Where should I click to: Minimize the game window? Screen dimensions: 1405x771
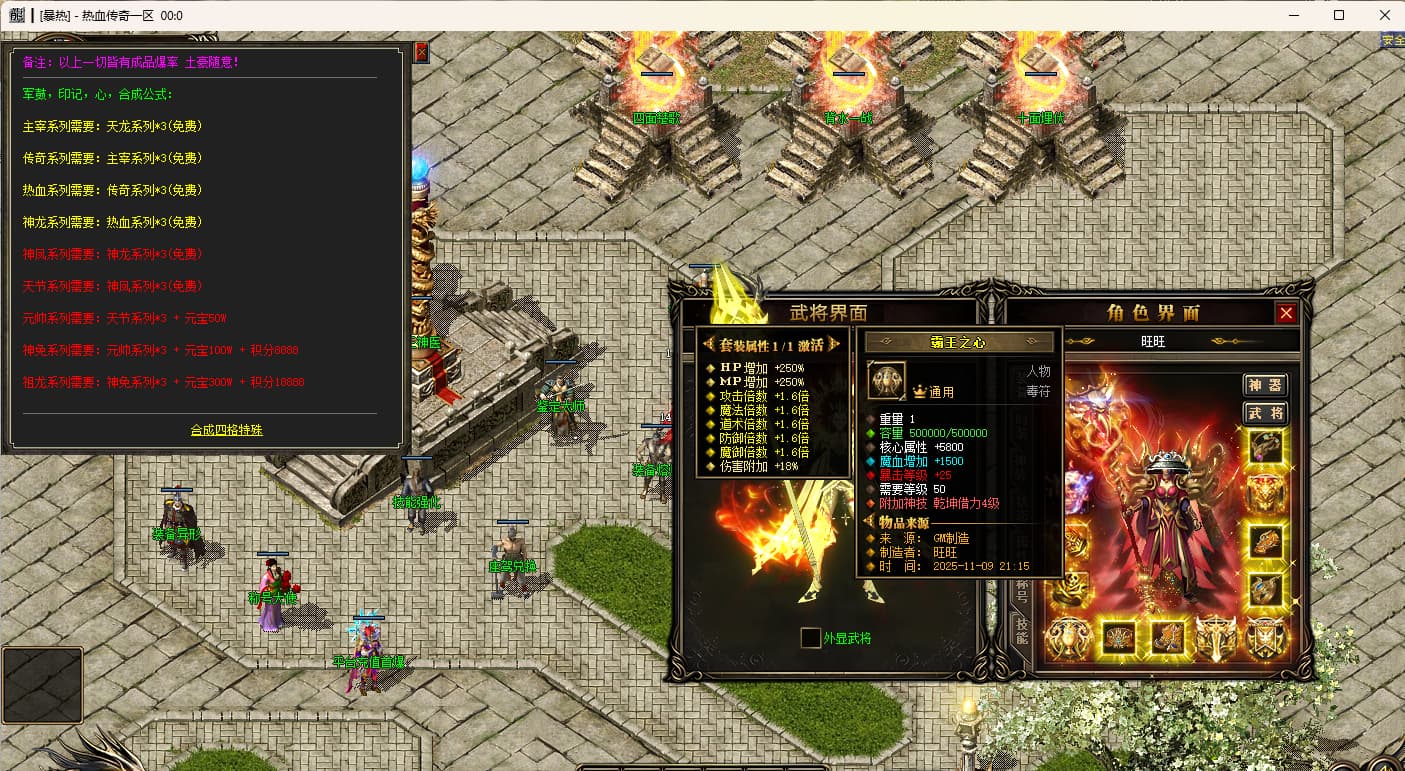pos(1294,15)
